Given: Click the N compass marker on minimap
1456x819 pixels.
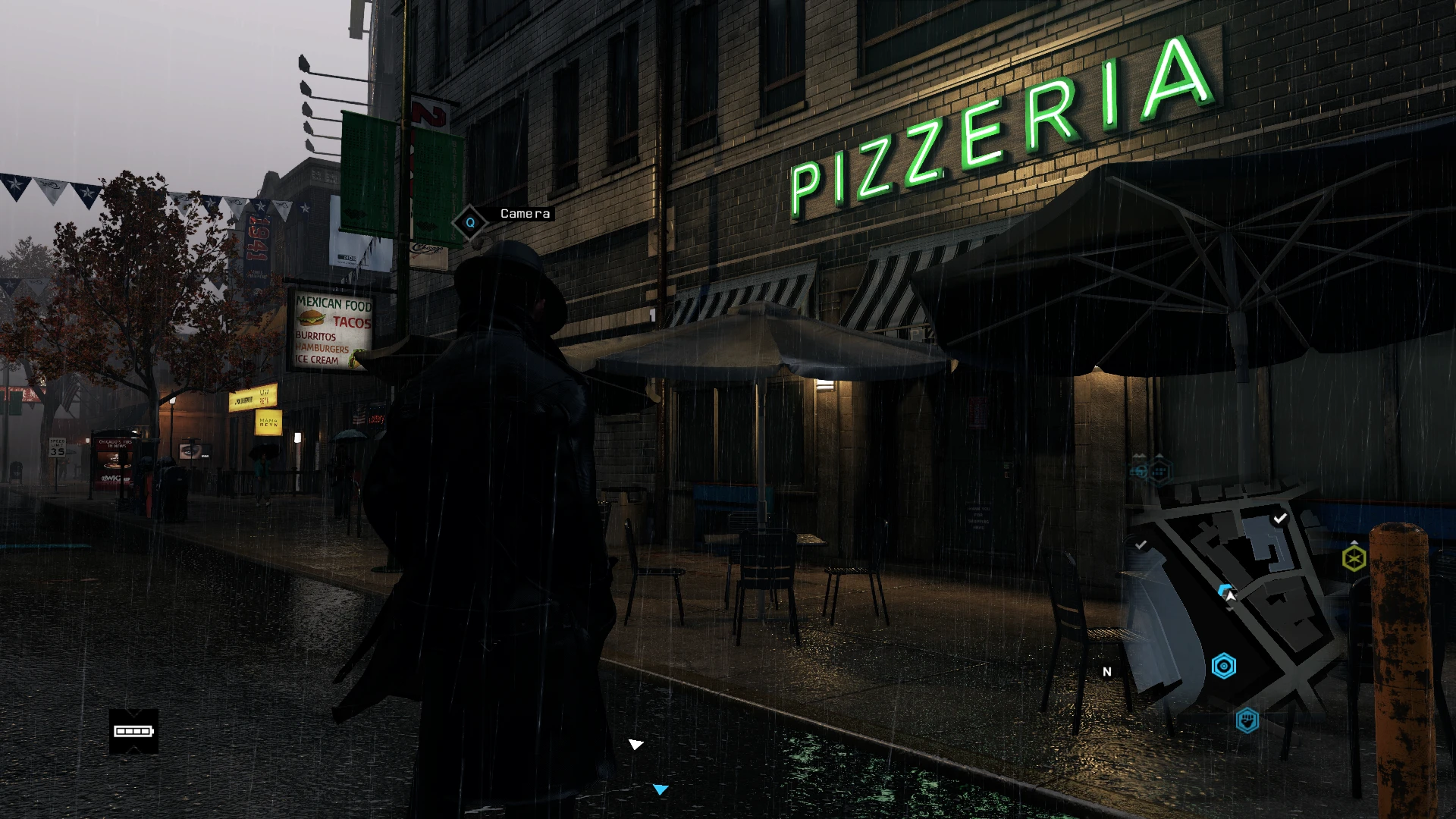Looking at the screenshot, I should (1106, 672).
